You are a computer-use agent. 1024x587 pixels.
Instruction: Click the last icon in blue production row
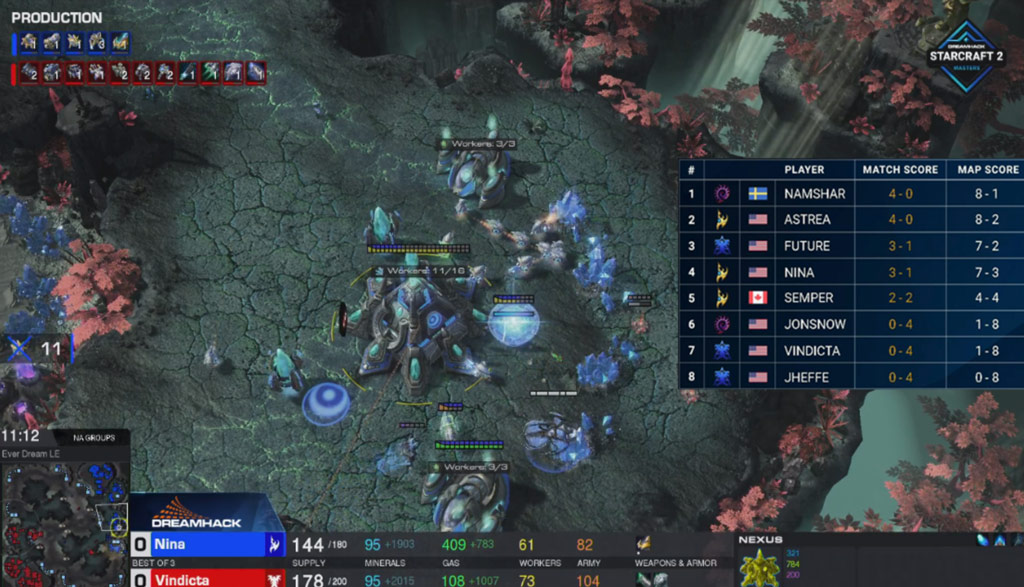tap(121, 43)
